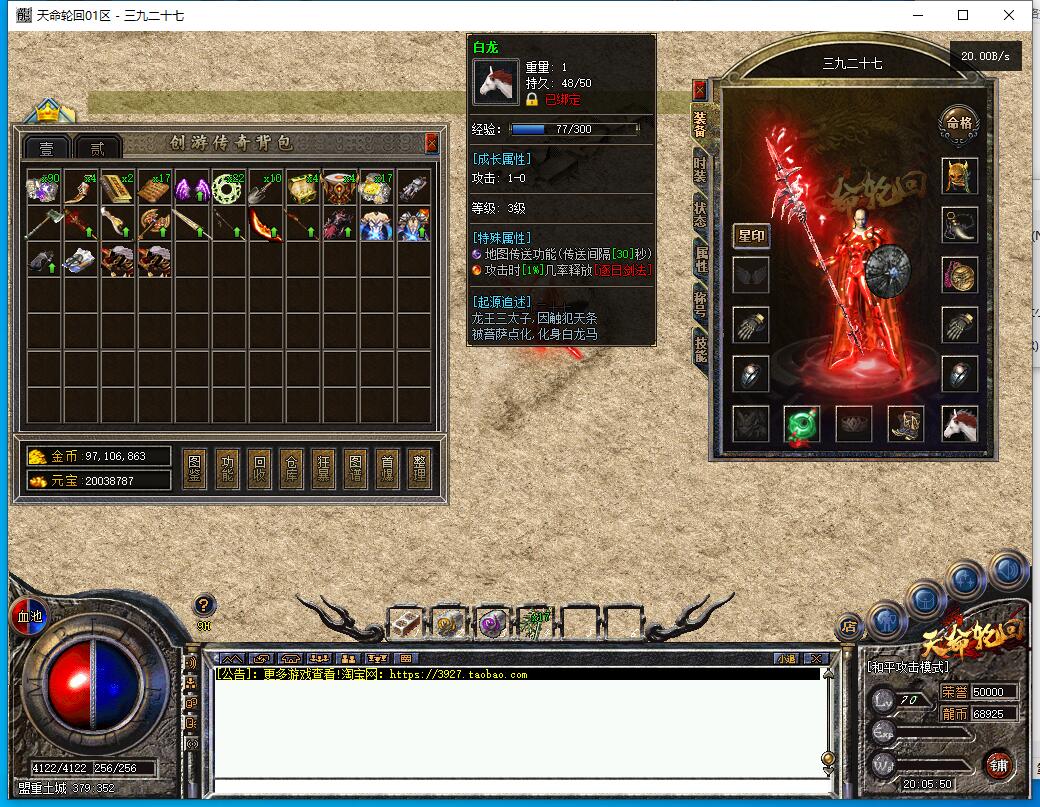Open the 回收 recycle function
This screenshot has width=1040, height=807.
[x=261, y=469]
